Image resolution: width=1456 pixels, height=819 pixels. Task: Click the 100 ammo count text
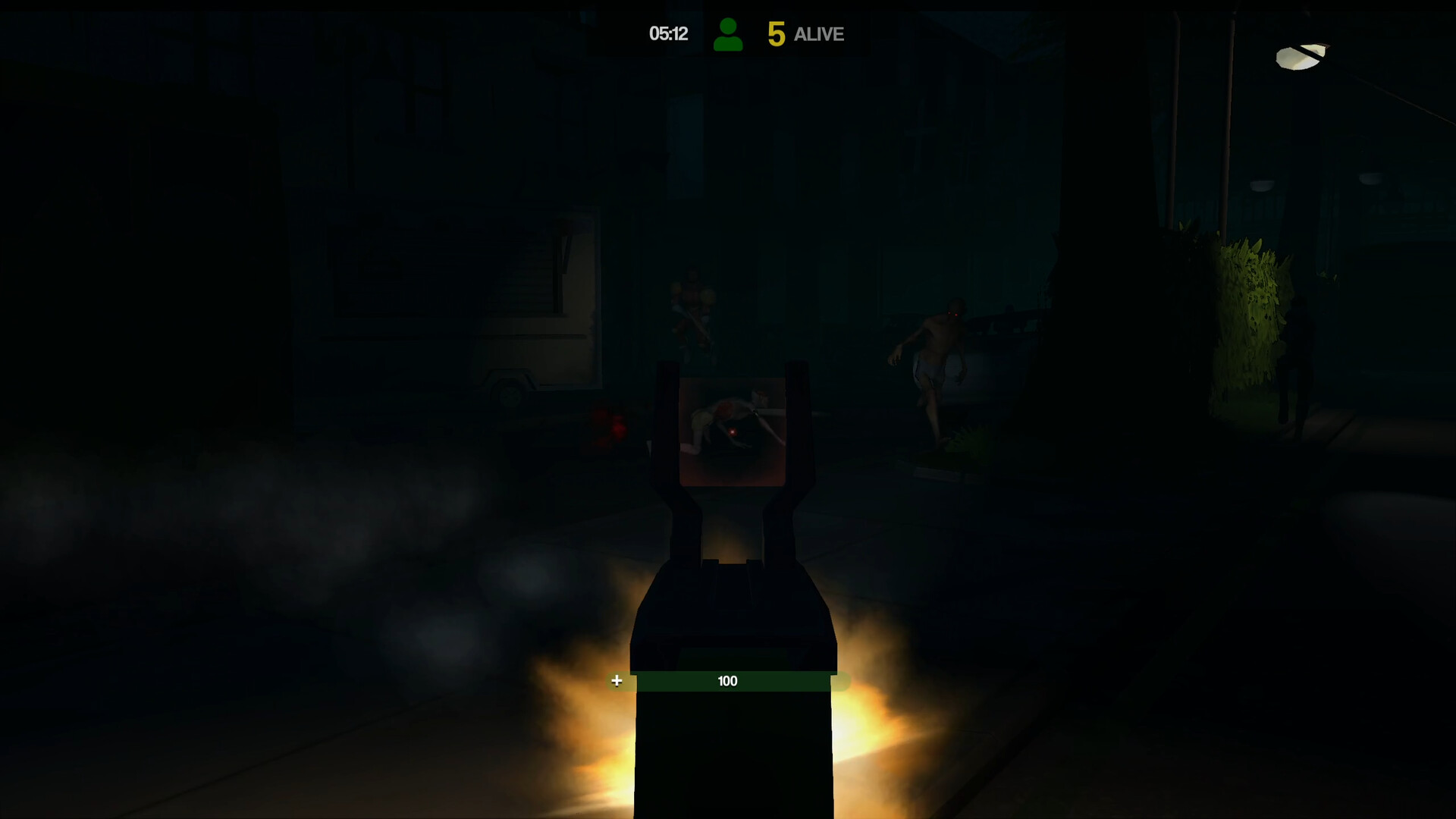tap(726, 680)
